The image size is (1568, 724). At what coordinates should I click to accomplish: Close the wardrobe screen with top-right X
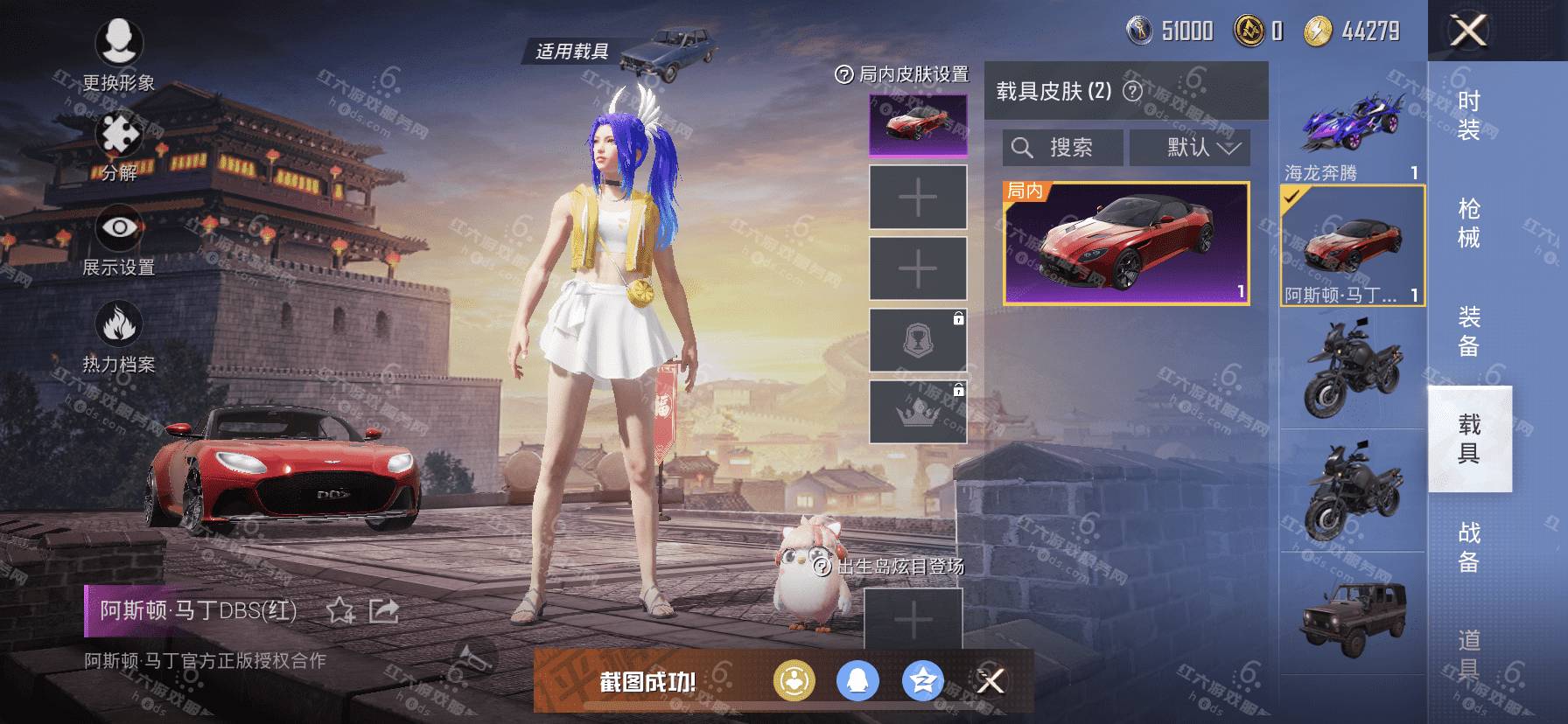coord(1468,31)
